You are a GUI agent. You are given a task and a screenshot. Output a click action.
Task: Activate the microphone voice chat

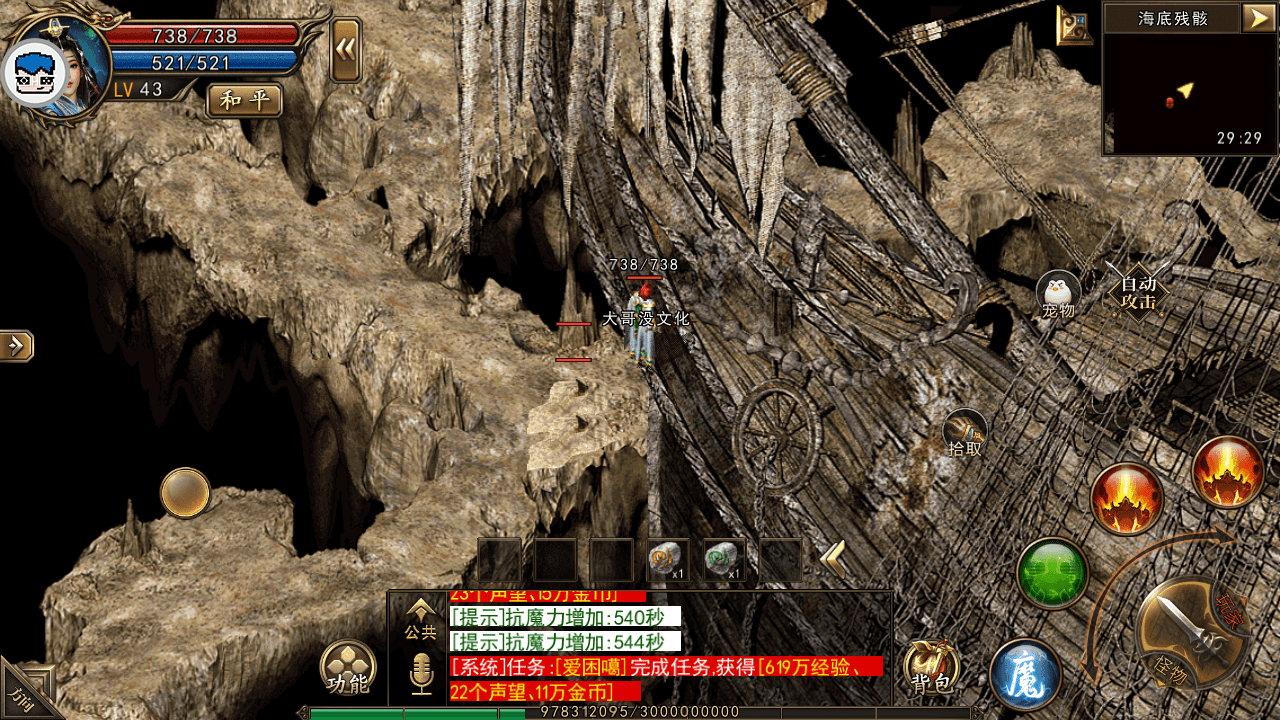421,673
